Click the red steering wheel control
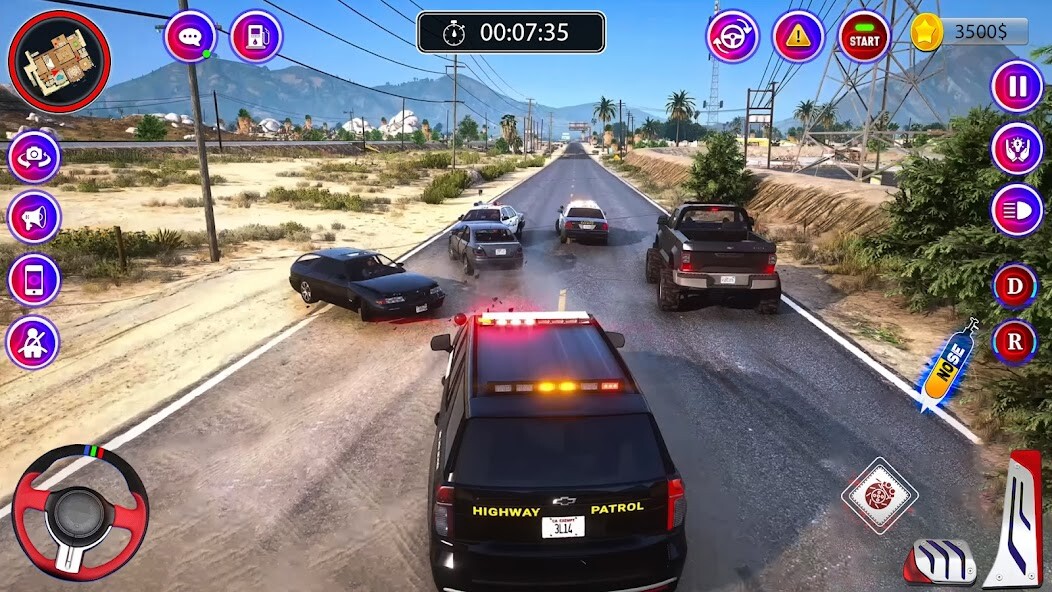Image resolution: width=1052 pixels, height=592 pixels. 80,511
